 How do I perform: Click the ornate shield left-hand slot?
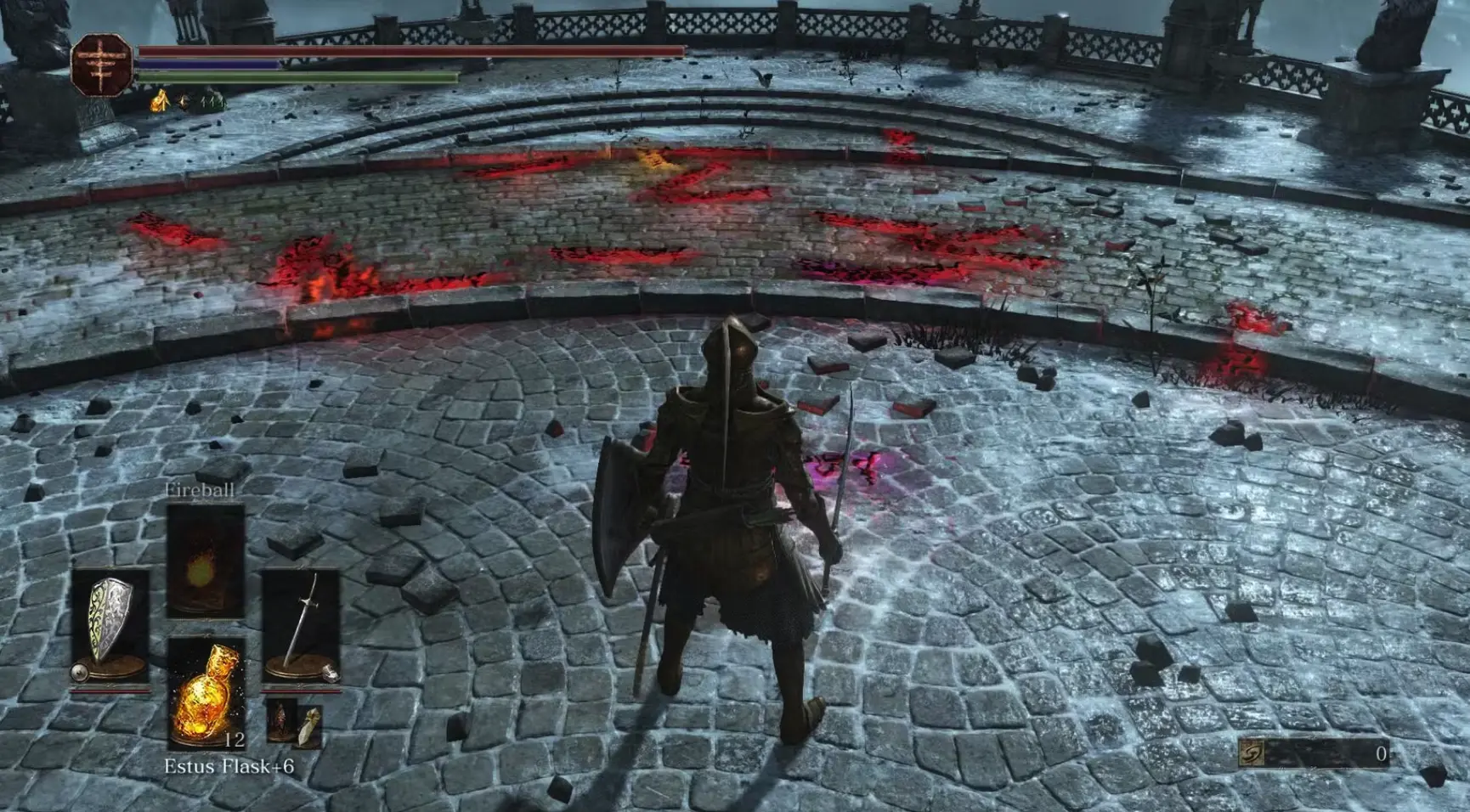click(x=110, y=624)
